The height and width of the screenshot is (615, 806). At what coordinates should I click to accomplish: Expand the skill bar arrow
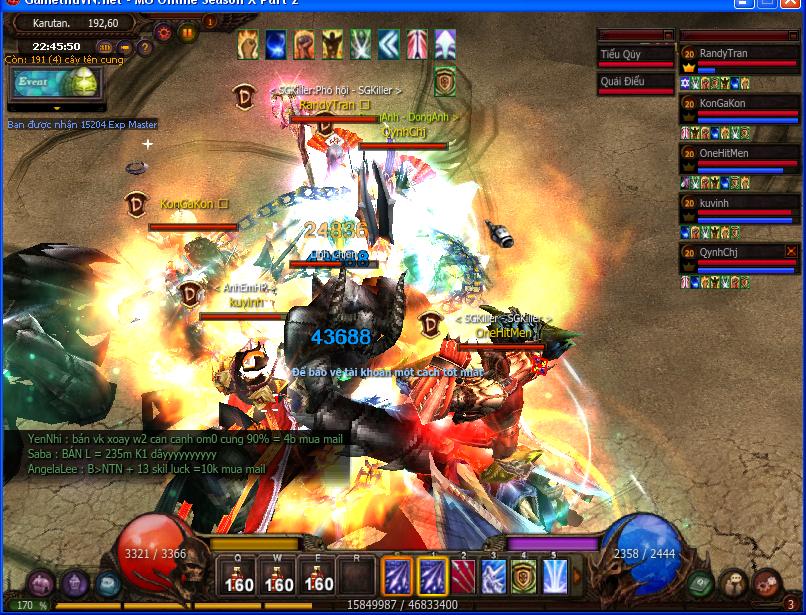[x=579, y=577]
